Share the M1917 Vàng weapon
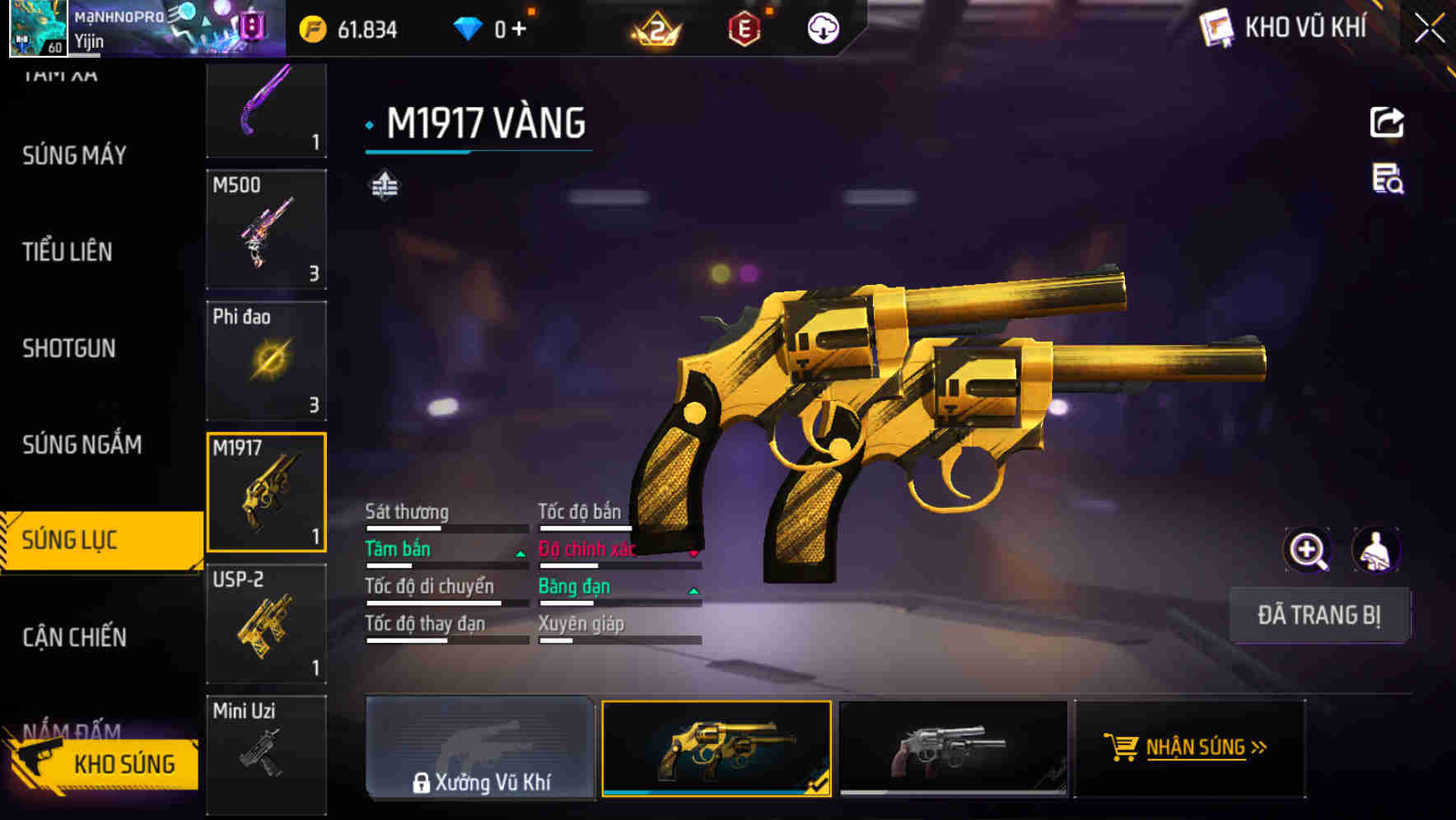 click(x=1387, y=122)
